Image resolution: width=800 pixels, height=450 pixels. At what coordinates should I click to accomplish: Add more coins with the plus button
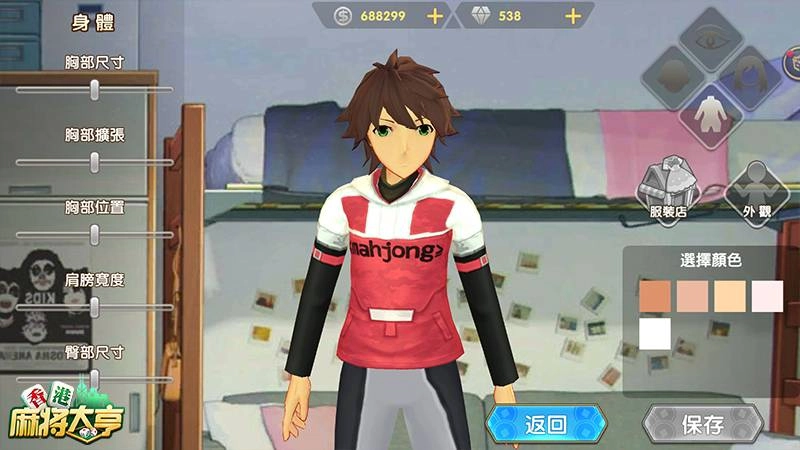(434, 16)
